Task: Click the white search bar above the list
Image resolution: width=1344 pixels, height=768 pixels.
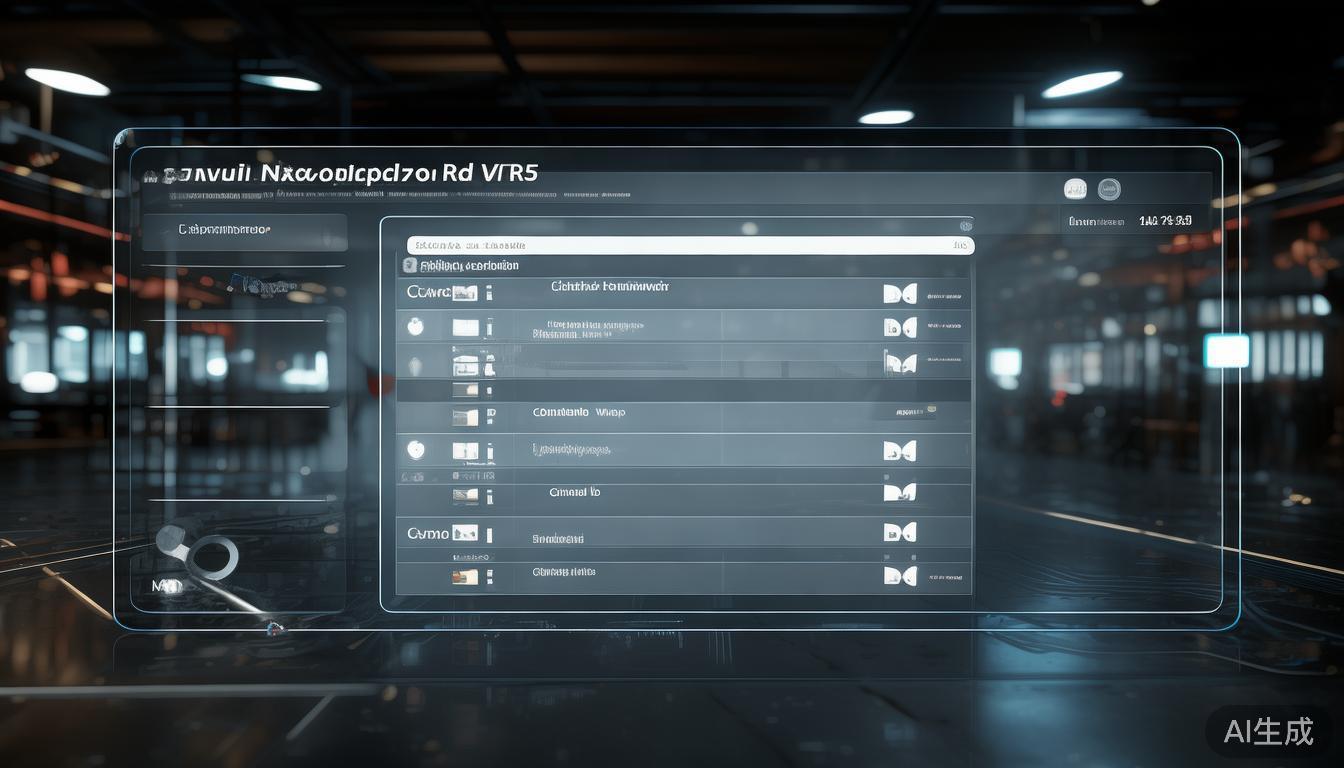Action: 690,245
